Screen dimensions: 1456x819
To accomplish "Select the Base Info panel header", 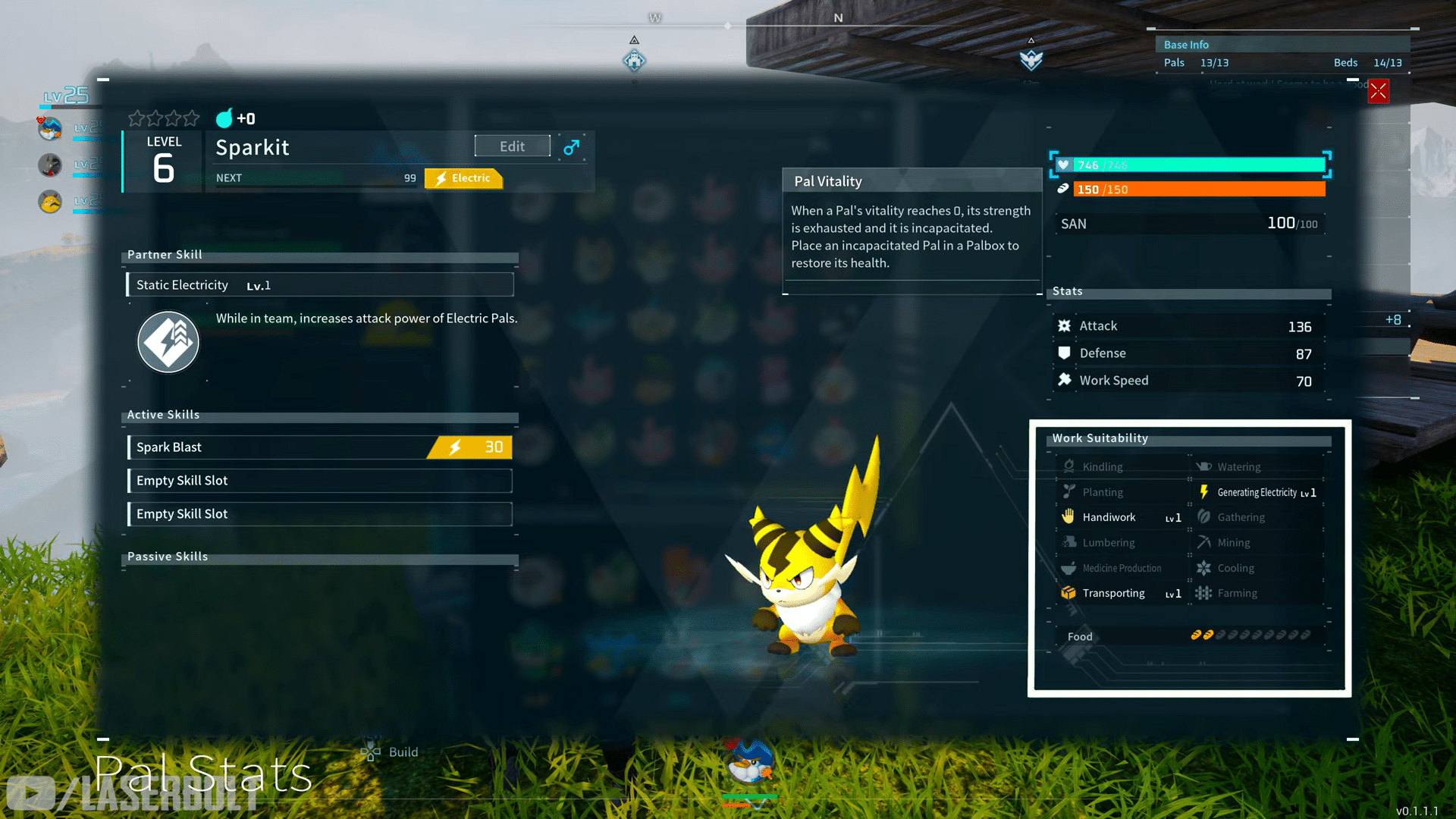I will 1185,44.
